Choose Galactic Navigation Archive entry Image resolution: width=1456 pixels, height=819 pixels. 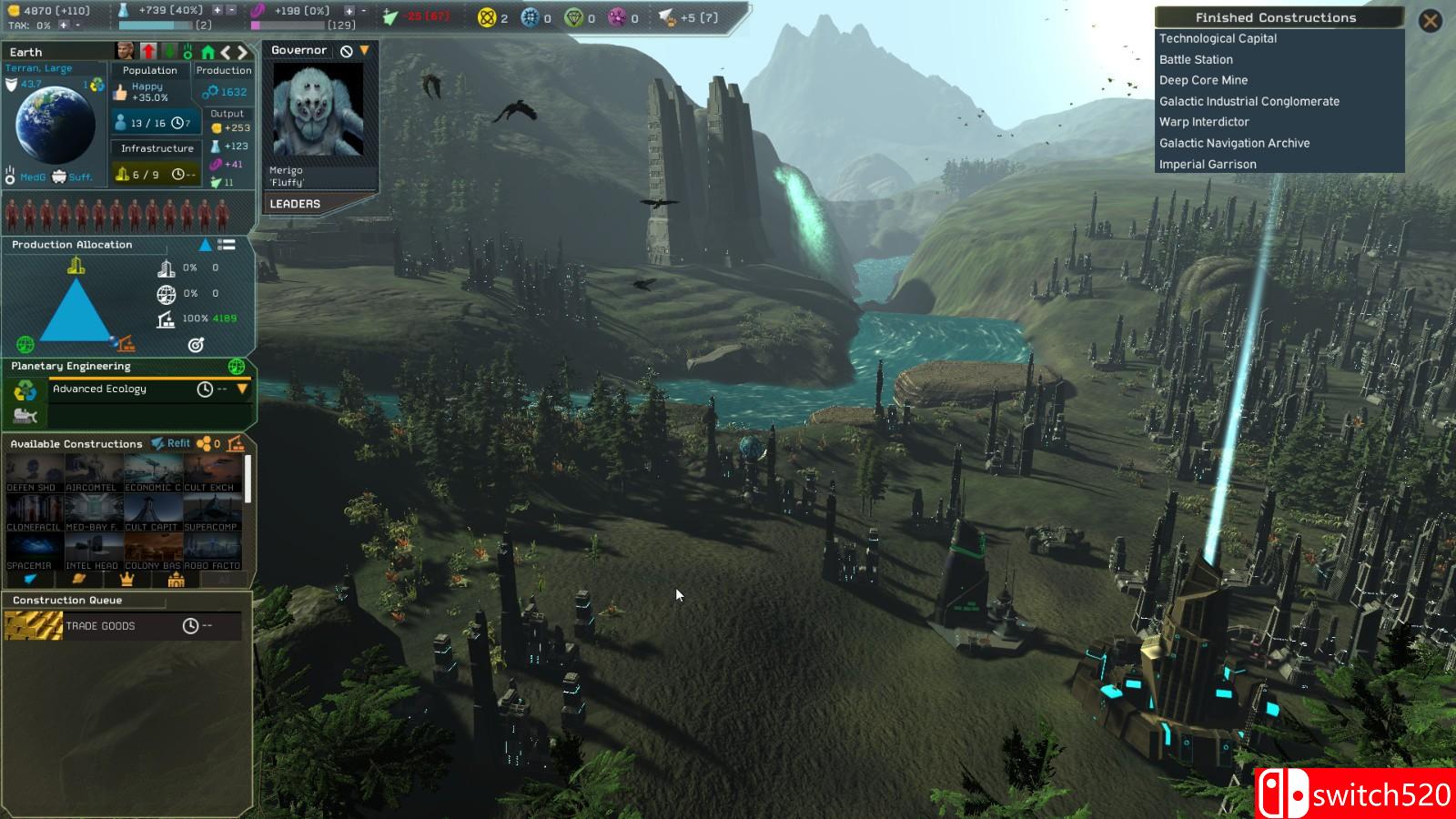(x=1234, y=143)
